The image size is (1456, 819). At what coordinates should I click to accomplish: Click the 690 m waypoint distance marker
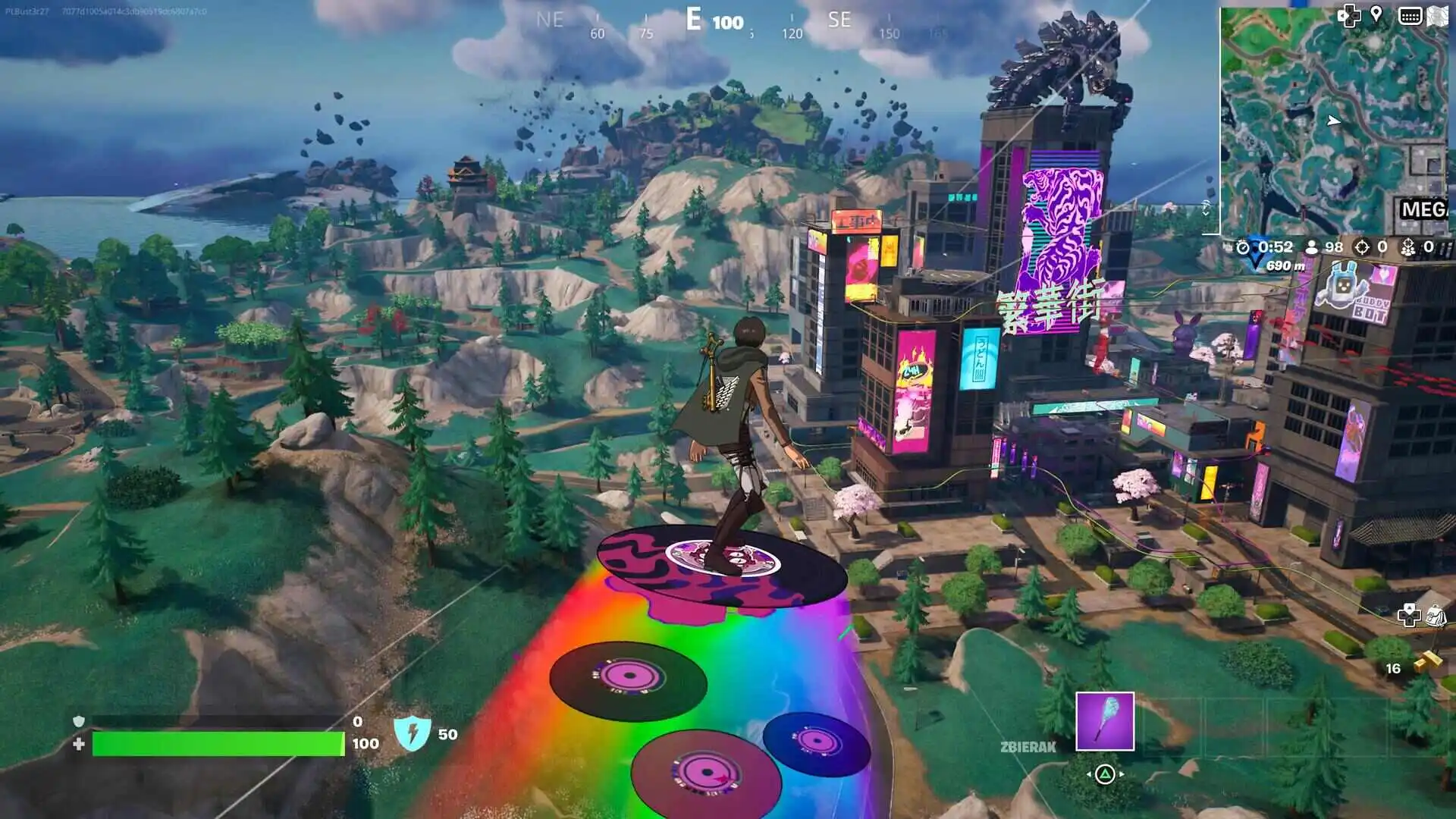pos(1287,267)
